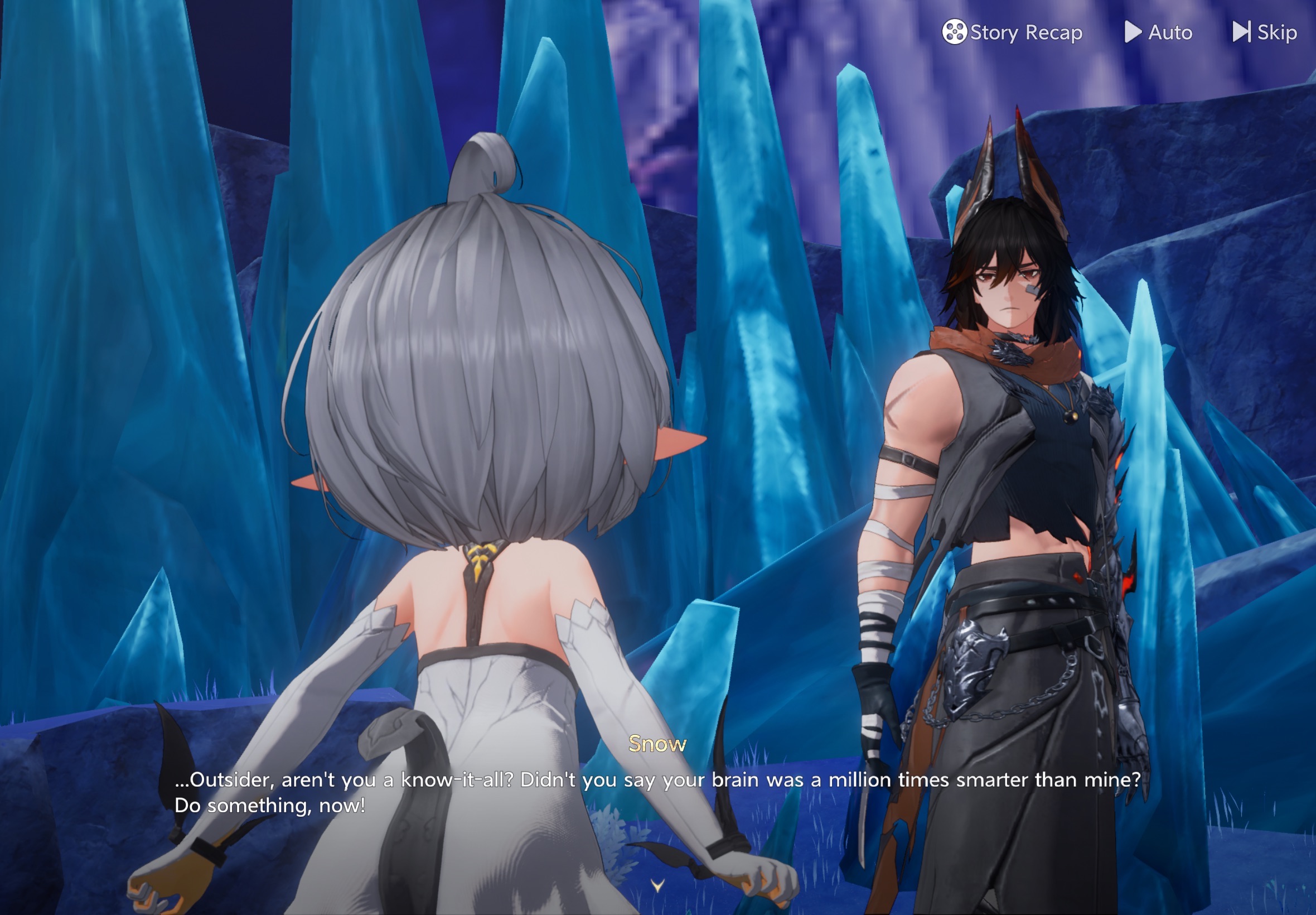
Task: Skip the cutscene
Action: pyautogui.click(x=1265, y=32)
